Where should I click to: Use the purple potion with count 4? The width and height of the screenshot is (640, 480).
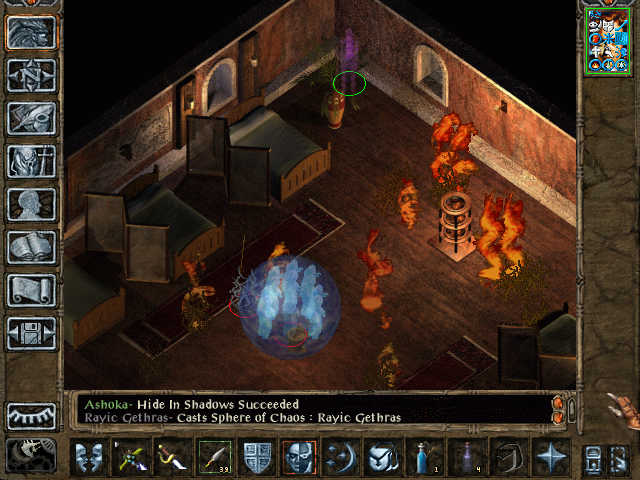click(466, 457)
